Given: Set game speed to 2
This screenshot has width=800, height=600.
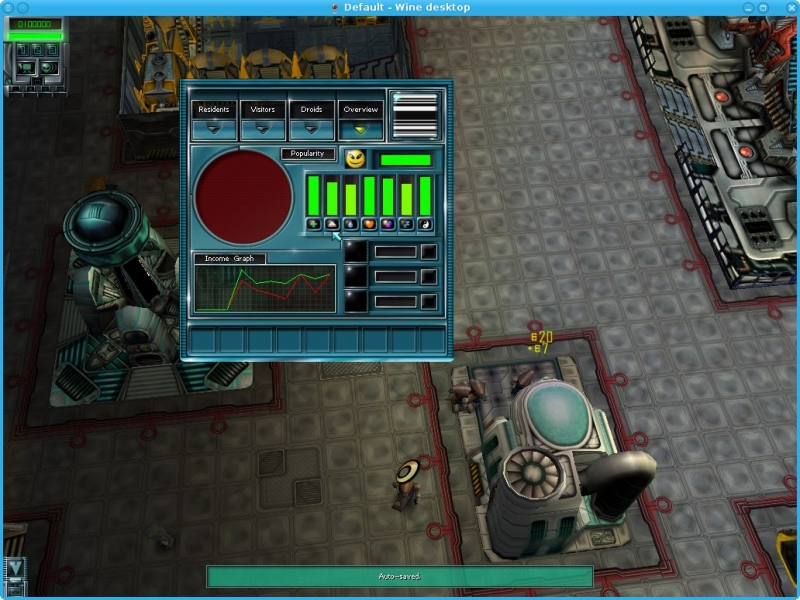Looking at the screenshot, I should coord(37,49).
